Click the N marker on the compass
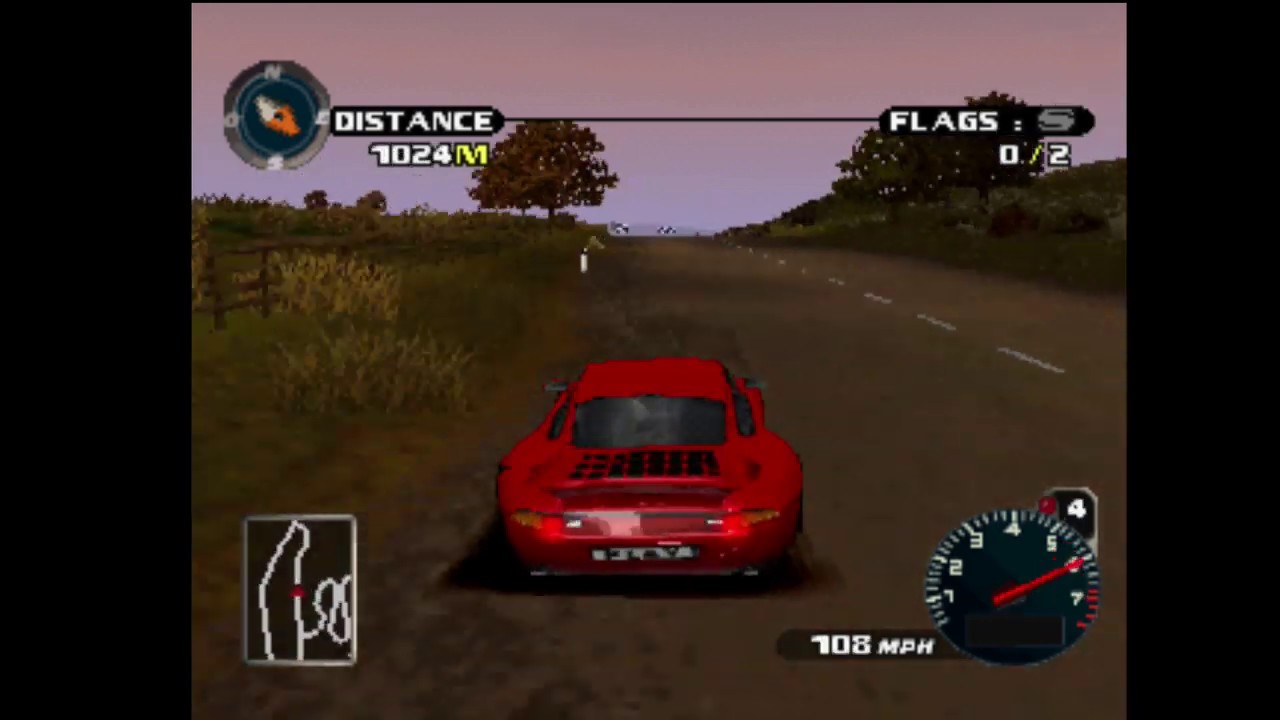Viewport: 1280px width, 720px height. coord(272,70)
